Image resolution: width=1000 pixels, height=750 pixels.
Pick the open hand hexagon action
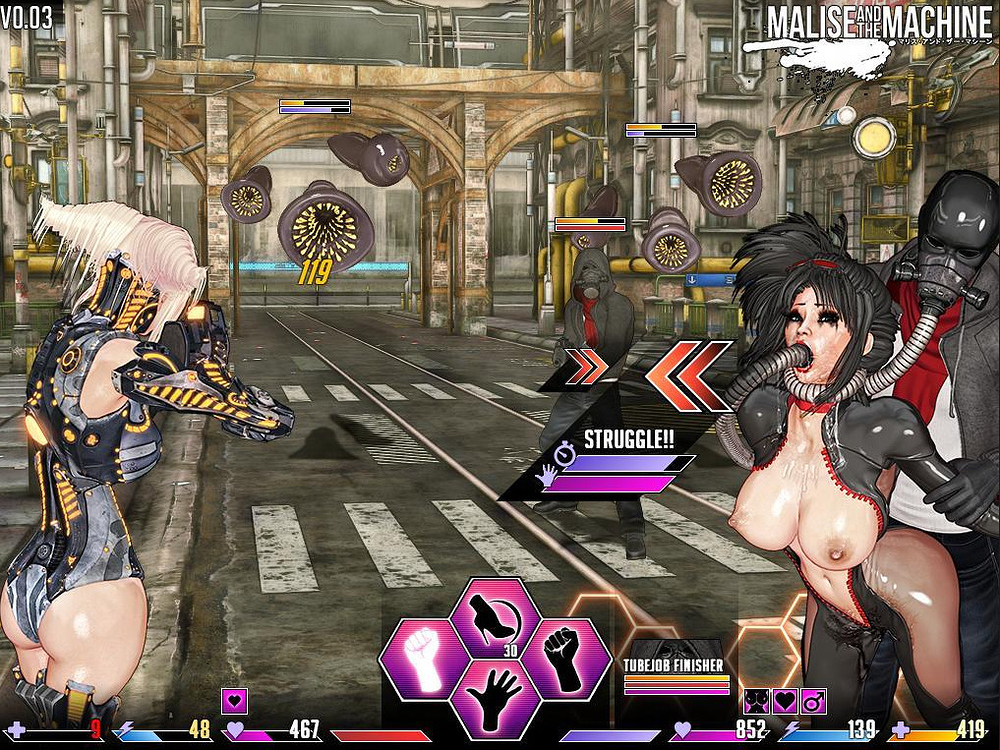494,696
